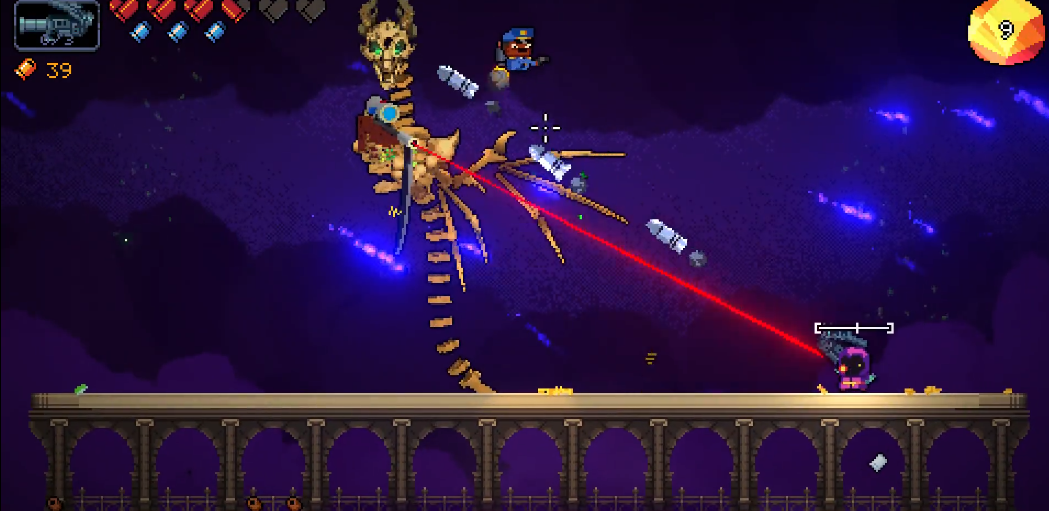Click the orange combo orb showing 9

click(1005, 31)
